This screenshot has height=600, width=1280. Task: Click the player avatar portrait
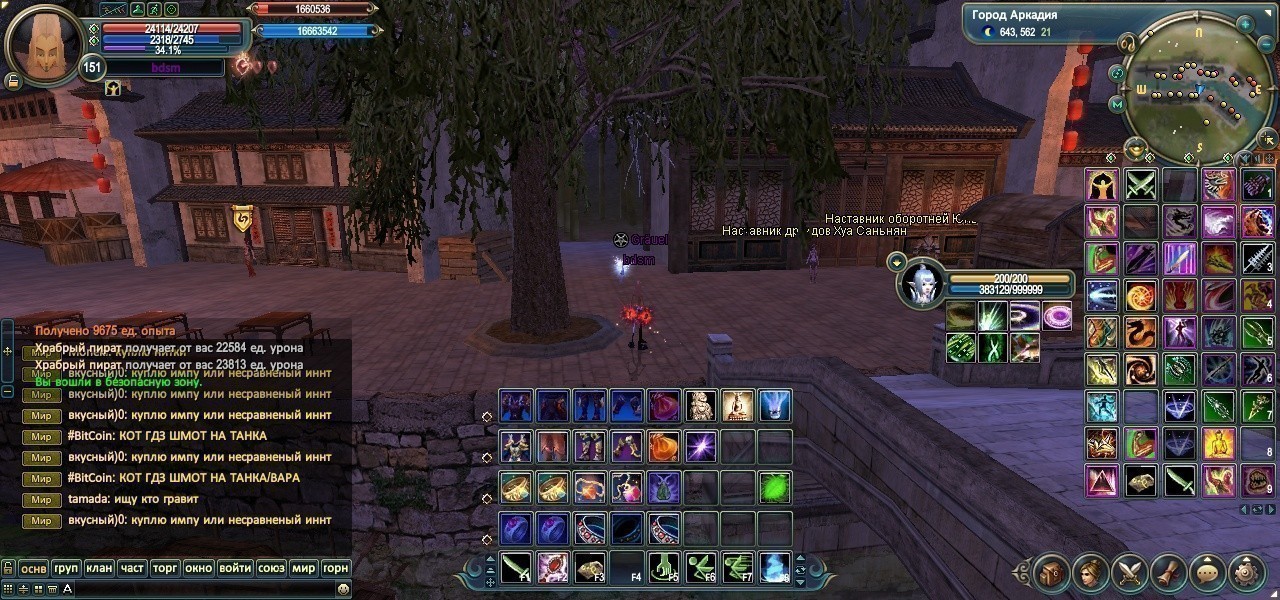[x=44, y=41]
